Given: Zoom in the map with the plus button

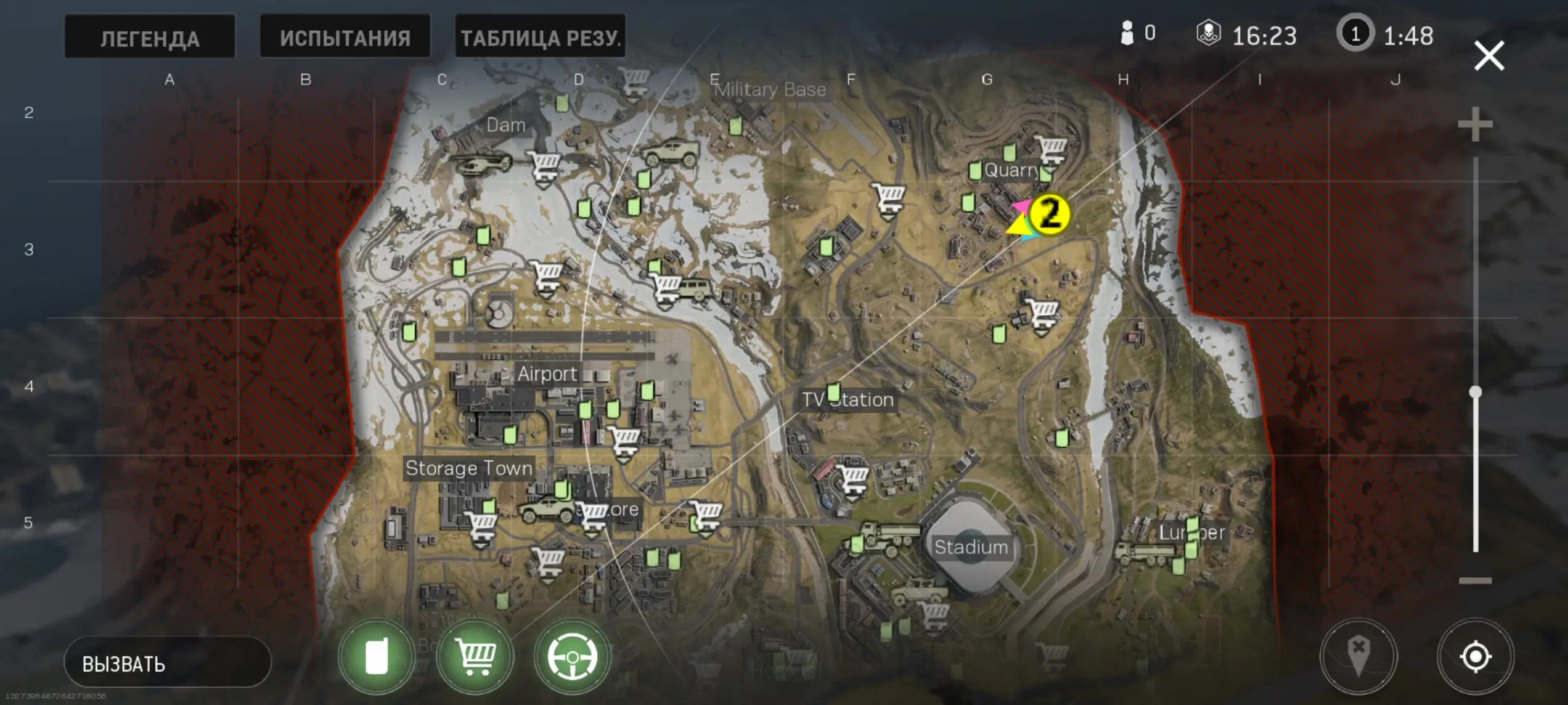Looking at the screenshot, I should point(1475,124).
